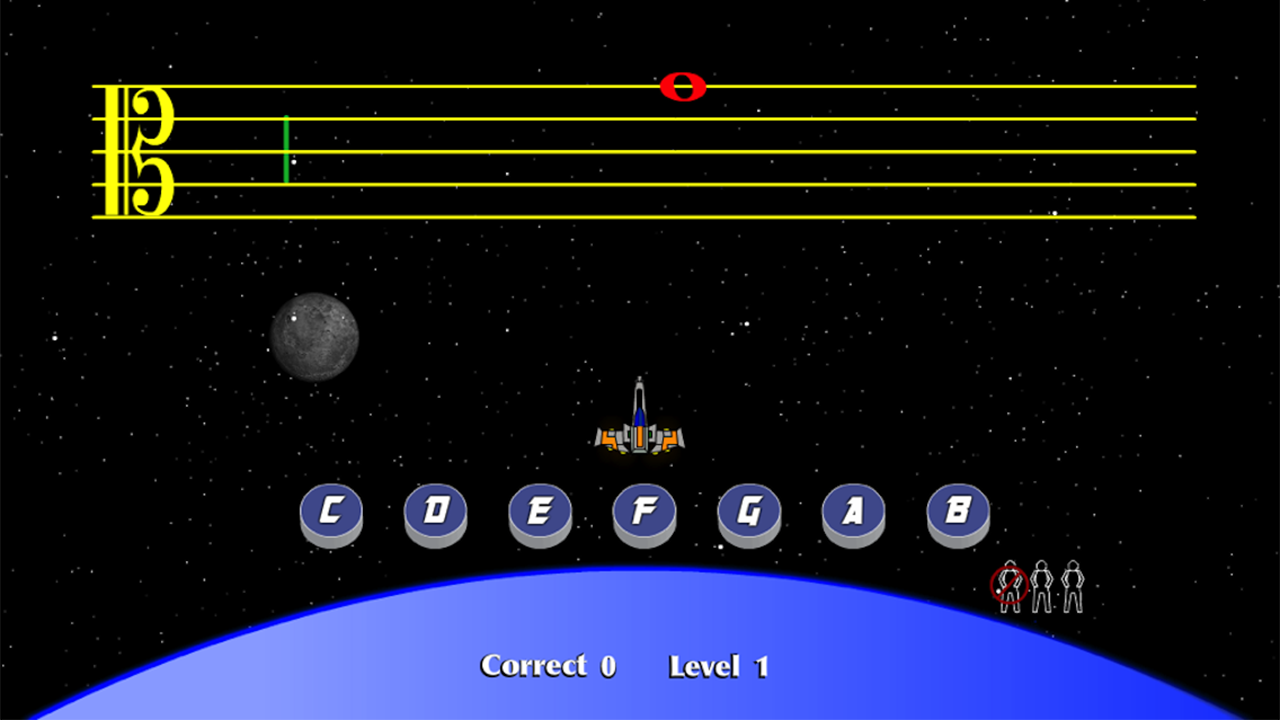
Task: Select the D note button
Action: [435, 512]
